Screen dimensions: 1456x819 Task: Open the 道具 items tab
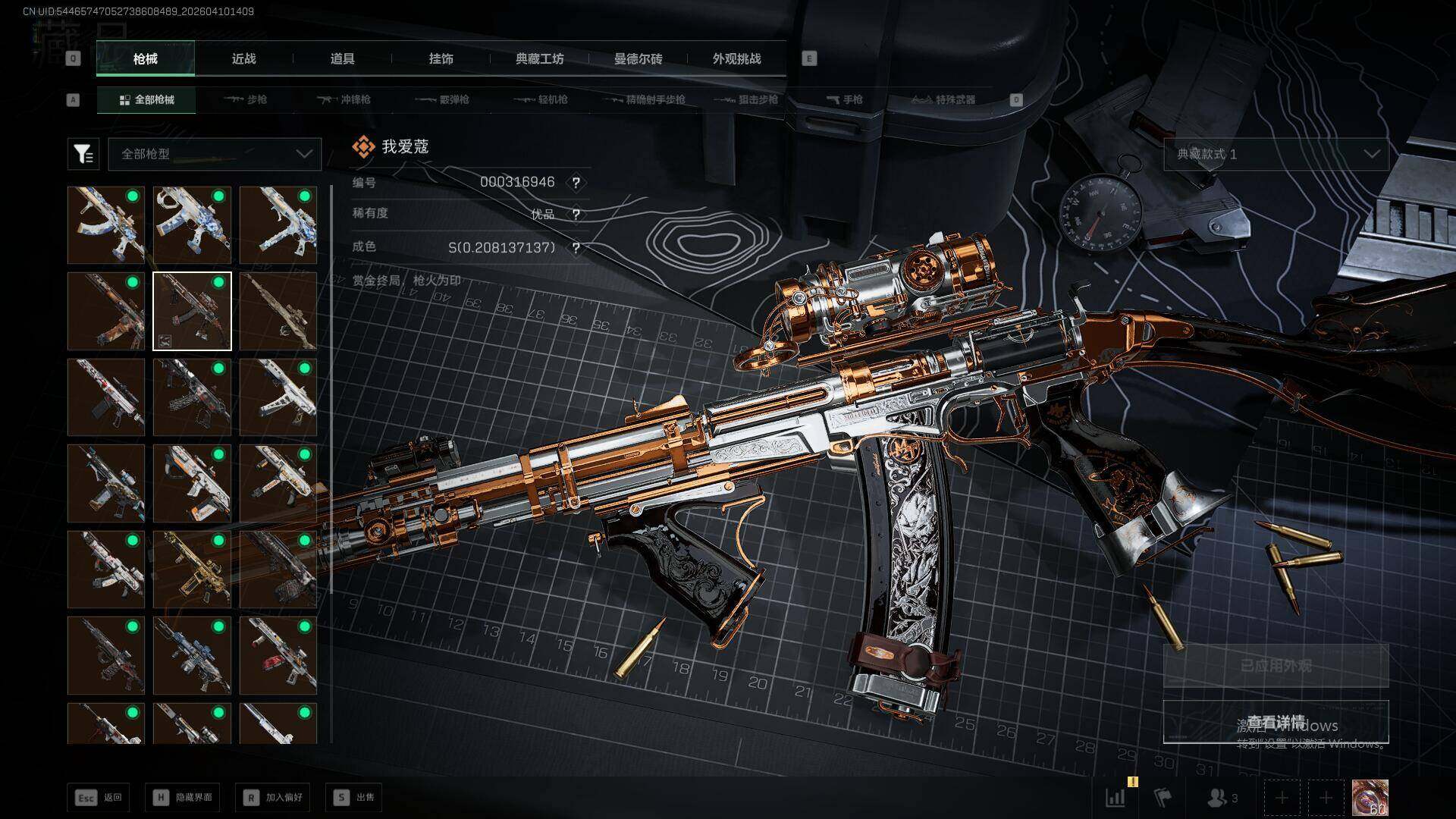342,59
